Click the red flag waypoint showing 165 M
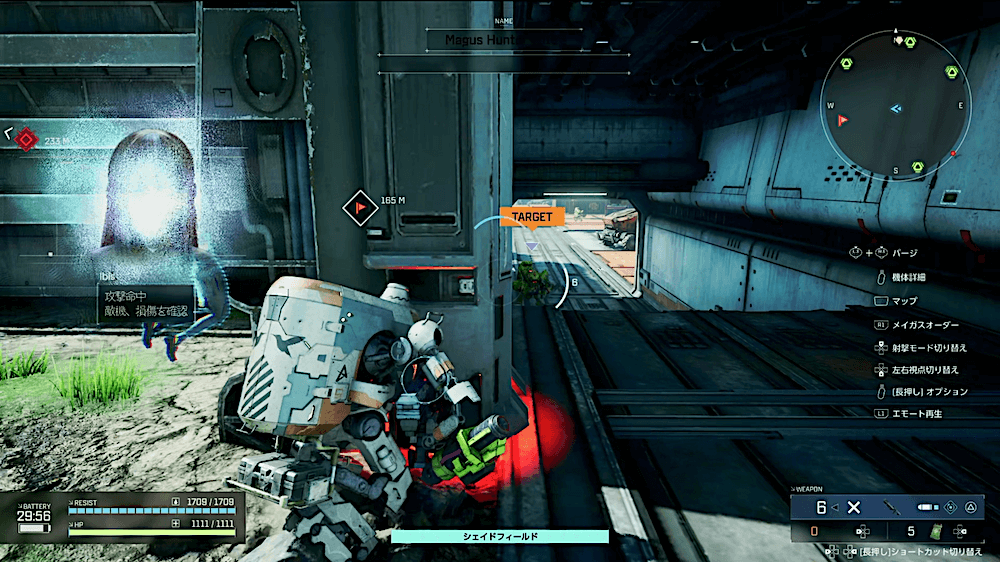1000x562 pixels. [357, 204]
